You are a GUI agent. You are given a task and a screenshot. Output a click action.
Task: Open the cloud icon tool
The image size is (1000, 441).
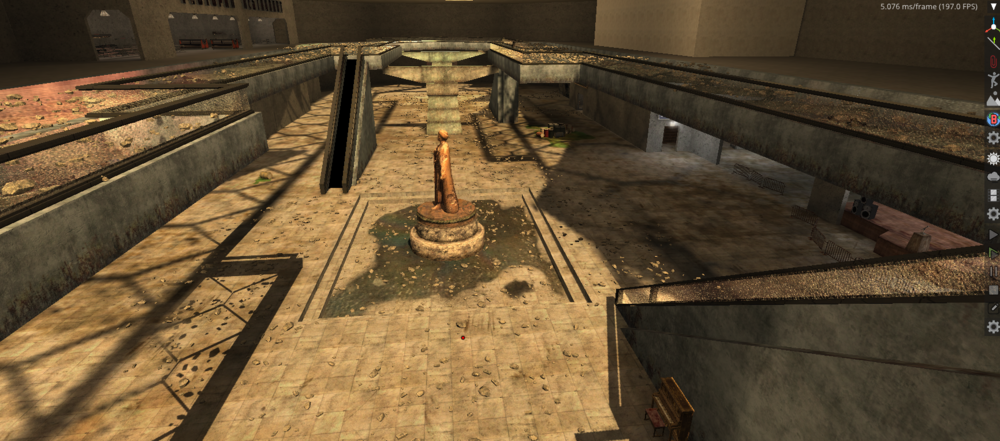point(993,176)
